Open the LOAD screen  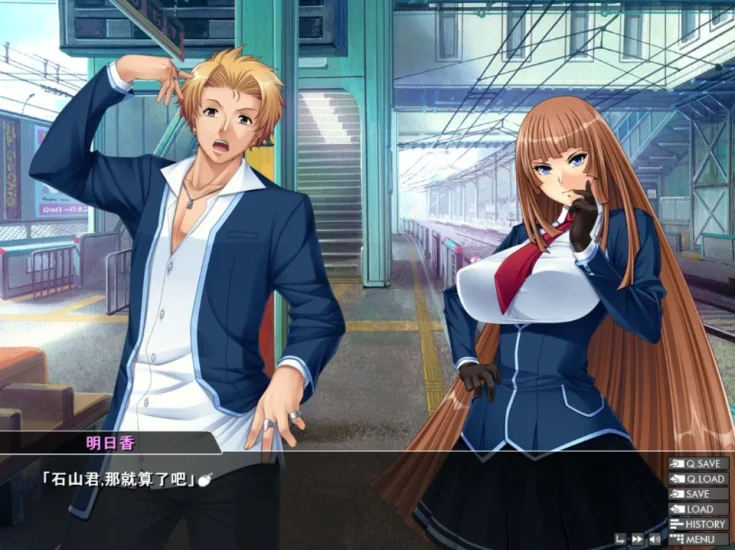(x=698, y=509)
